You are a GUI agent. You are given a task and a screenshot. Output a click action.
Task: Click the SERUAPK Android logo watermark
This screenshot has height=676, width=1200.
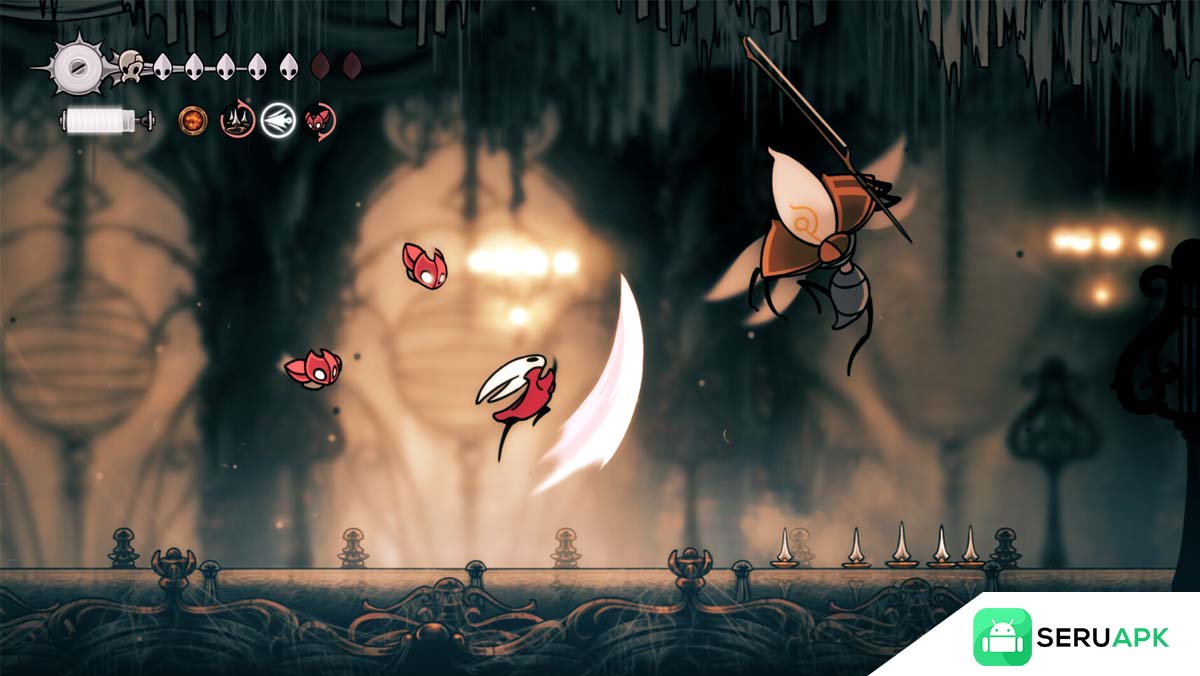pyautogui.click(x=1002, y=637)
